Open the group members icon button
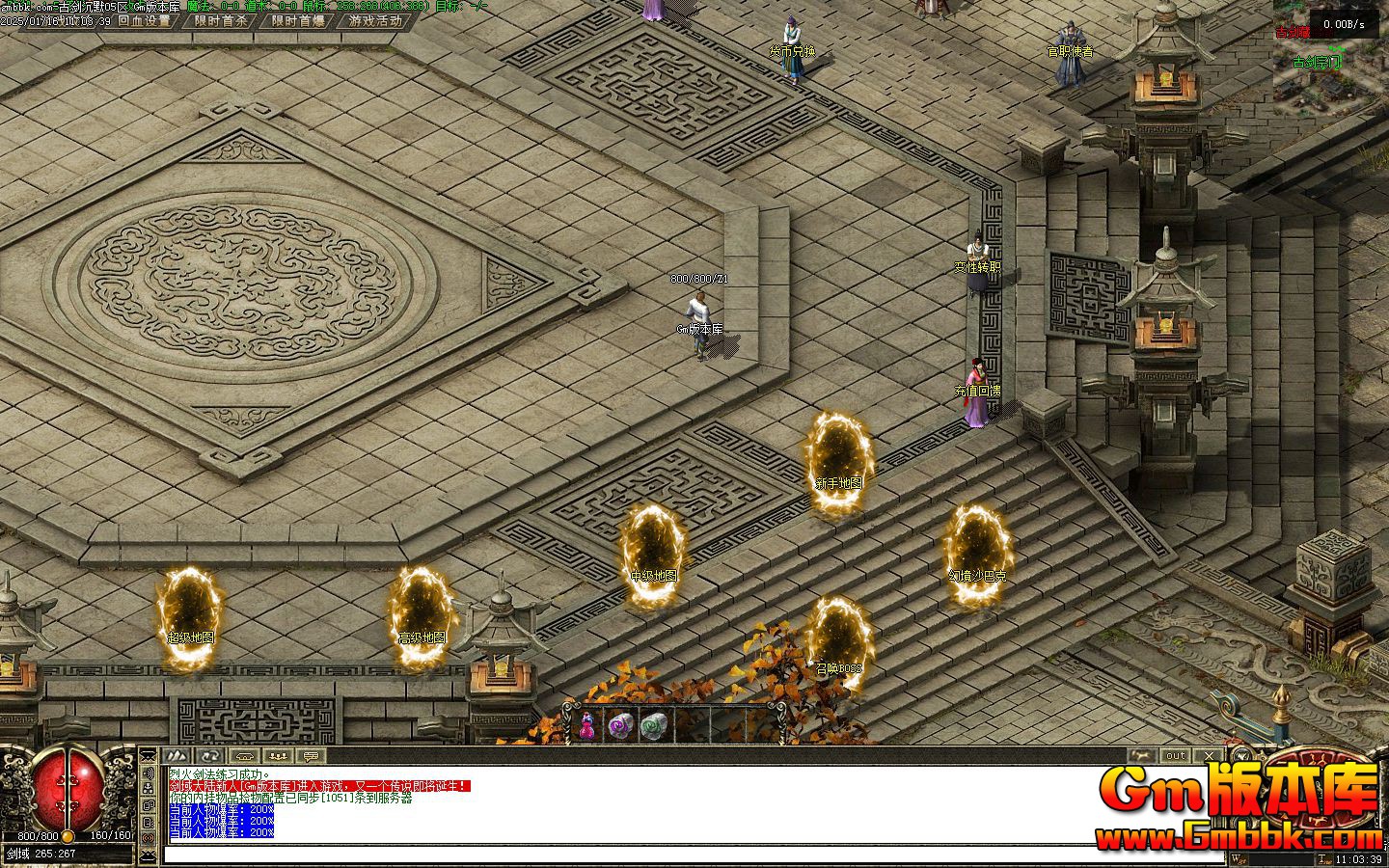The width and height of the screenshot is (1389, 868). (x=278, y=755)
